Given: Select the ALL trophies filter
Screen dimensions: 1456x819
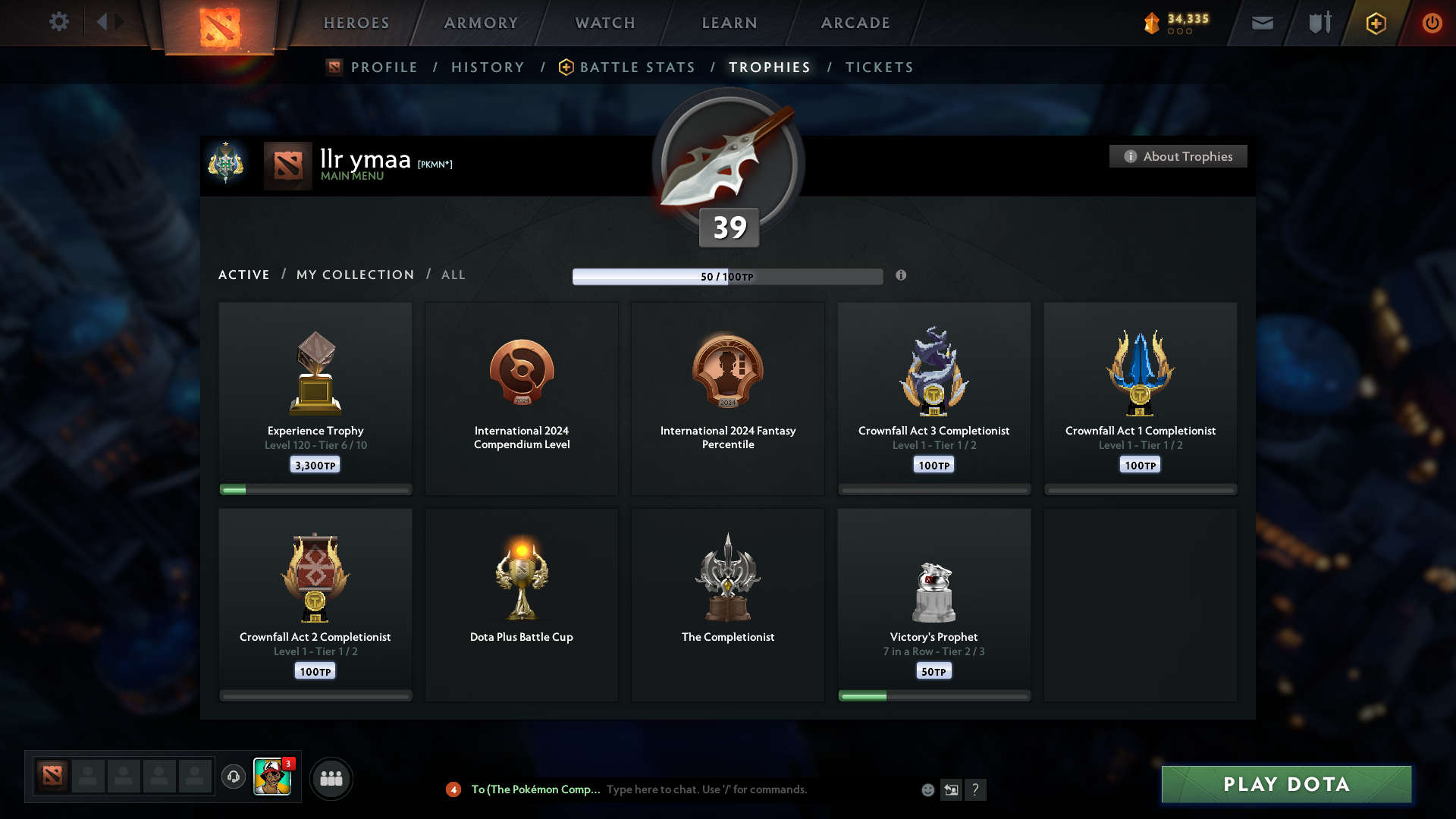Looking at the screenshot, I should [453, 275].
